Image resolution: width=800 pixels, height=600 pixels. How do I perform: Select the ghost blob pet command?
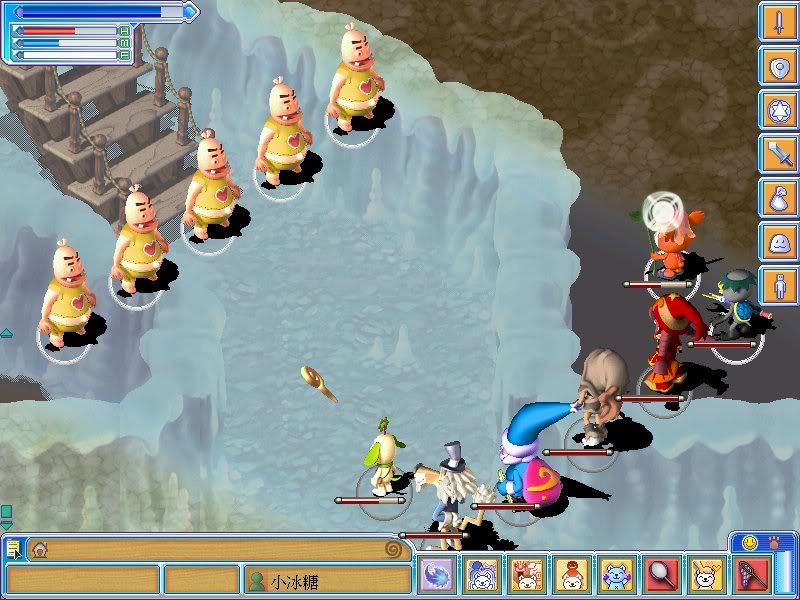(x=777, y=242)
